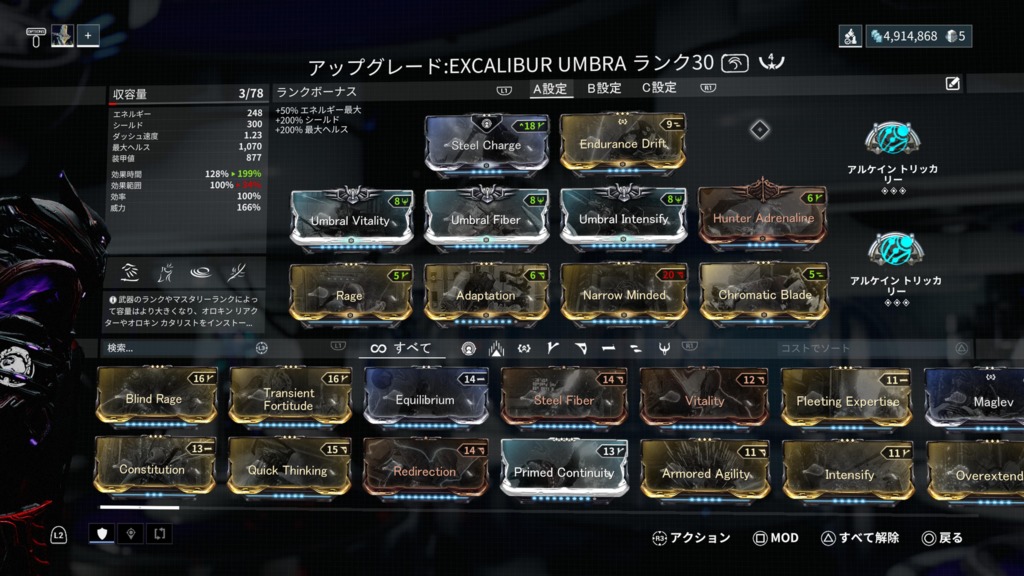Screen dimensions: 1024x576
Task: Switch to the B設定 config tab
Action: click(605, 88)
